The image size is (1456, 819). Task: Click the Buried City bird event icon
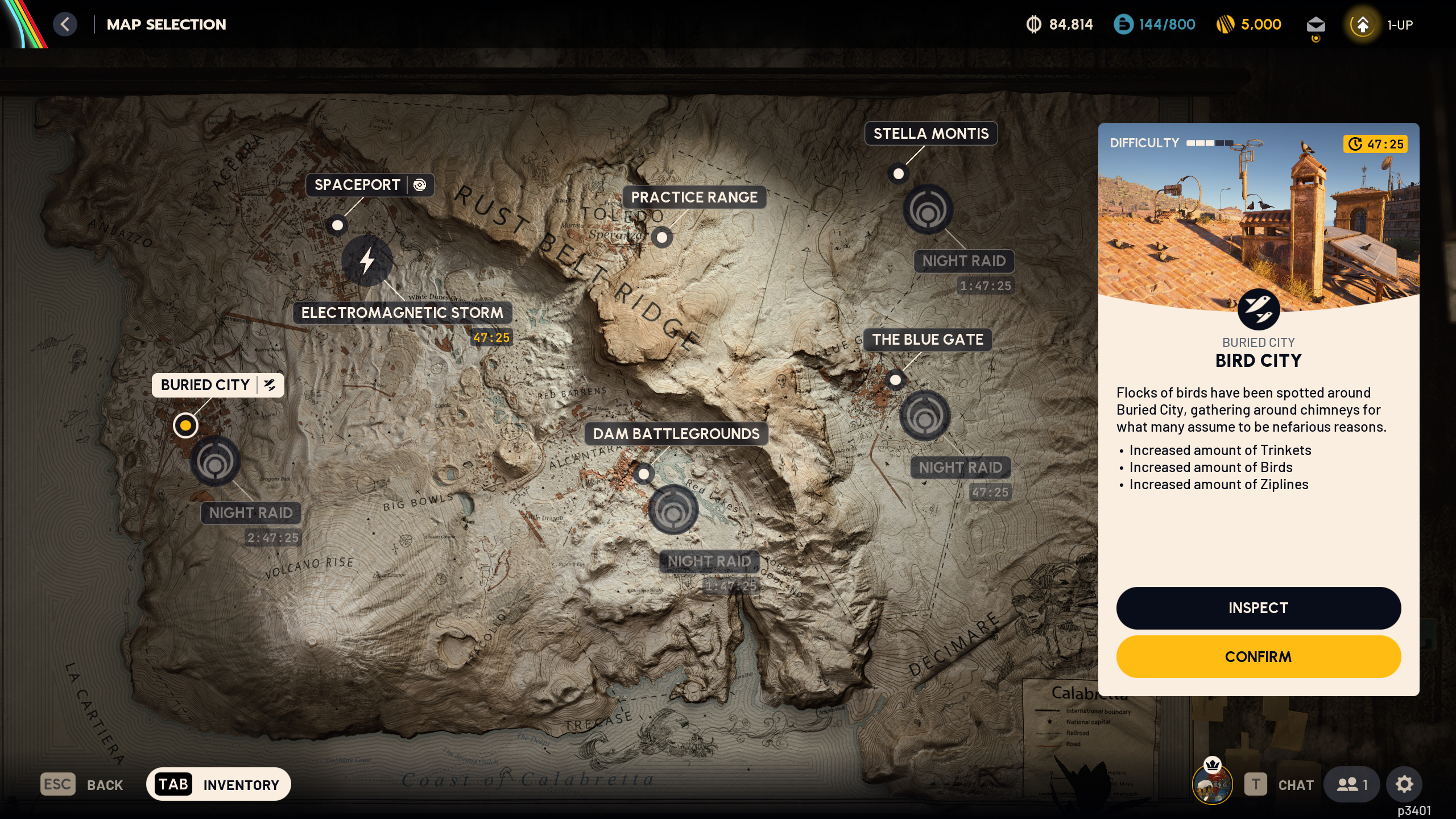point(270,385)
